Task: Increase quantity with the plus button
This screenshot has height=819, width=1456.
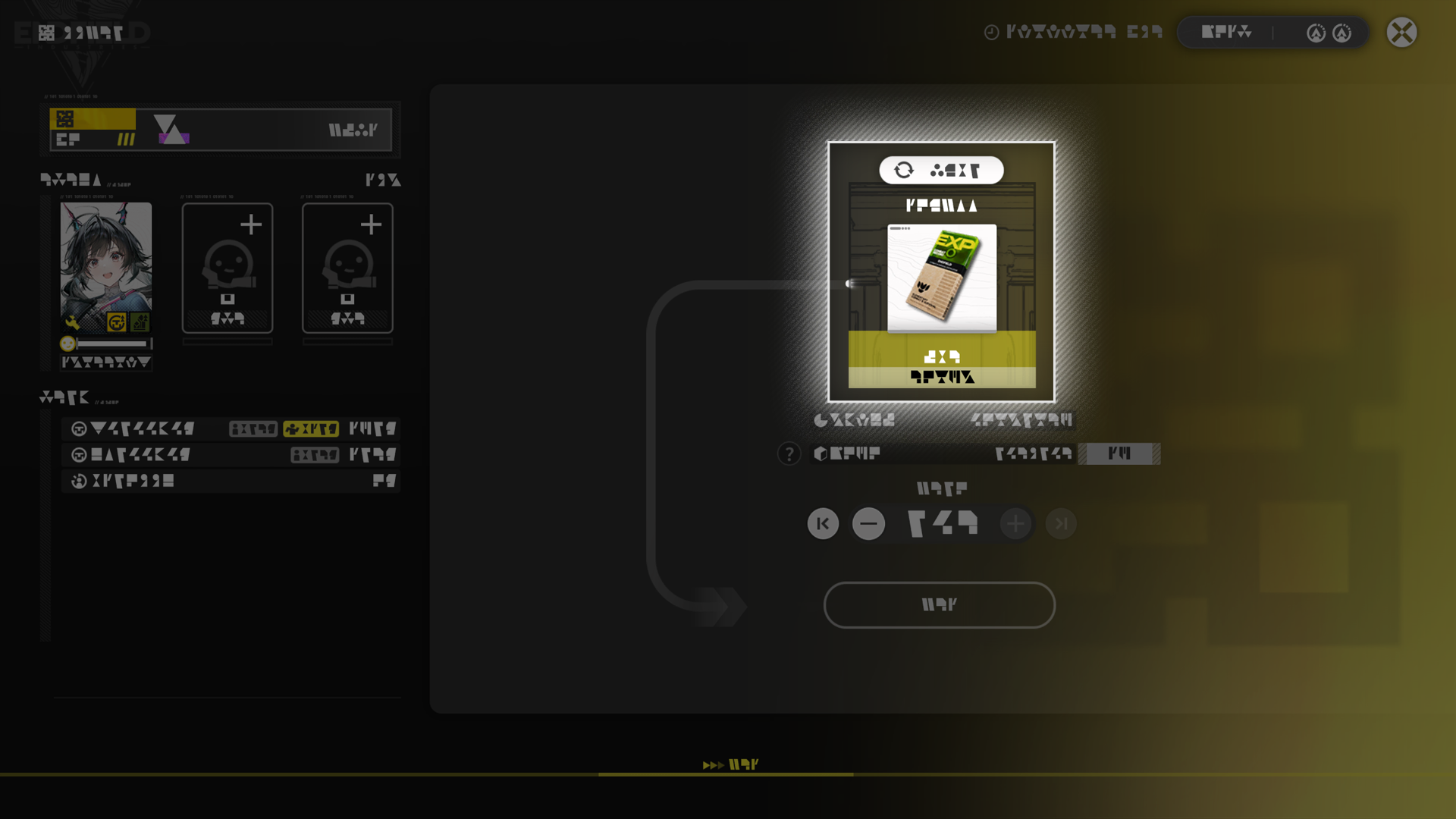Action: coord(1015,523)
